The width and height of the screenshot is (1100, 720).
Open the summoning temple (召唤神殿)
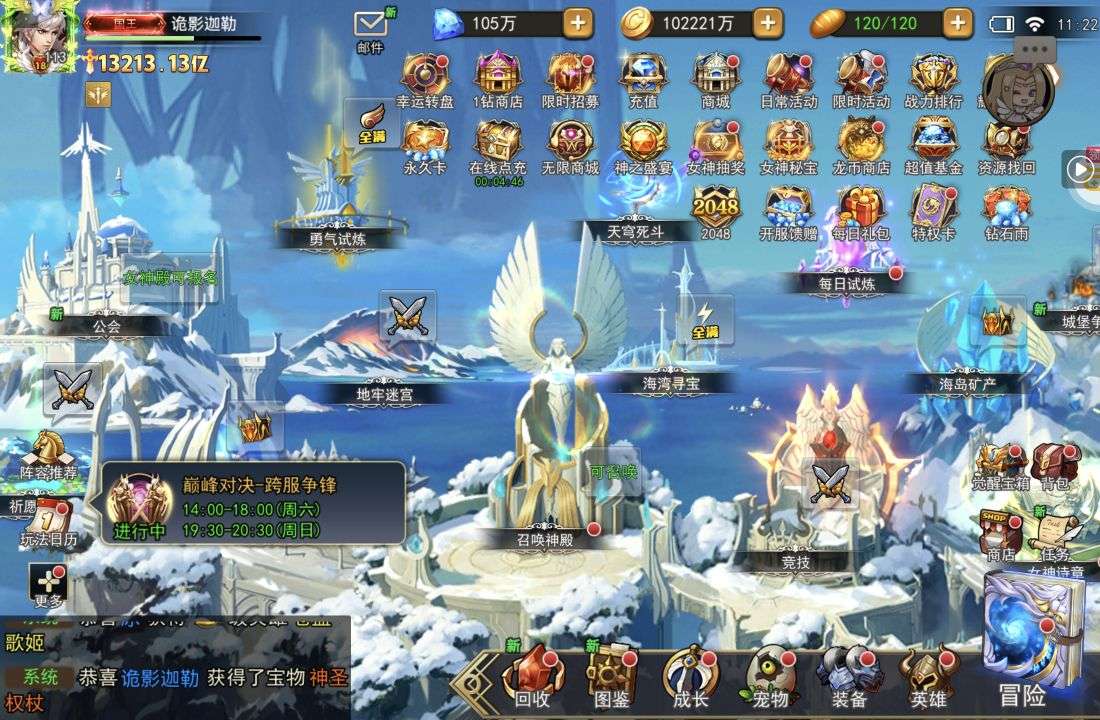545,537
